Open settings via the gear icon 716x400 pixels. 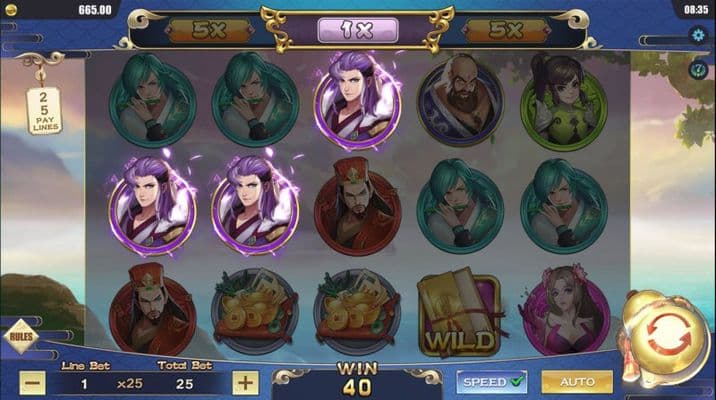coord(699,35)
